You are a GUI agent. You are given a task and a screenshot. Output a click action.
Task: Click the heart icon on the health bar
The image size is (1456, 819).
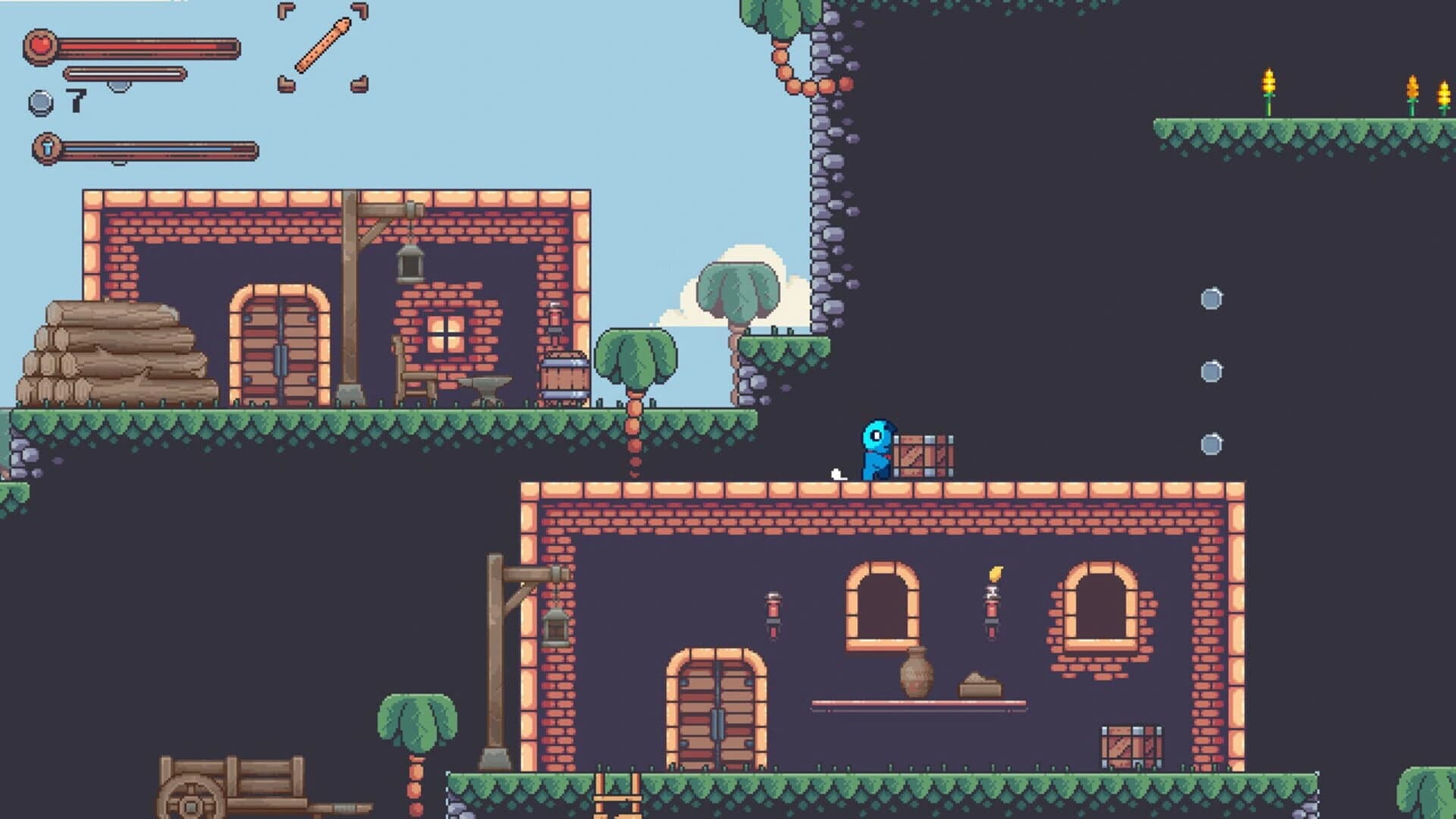coord(39,43)
